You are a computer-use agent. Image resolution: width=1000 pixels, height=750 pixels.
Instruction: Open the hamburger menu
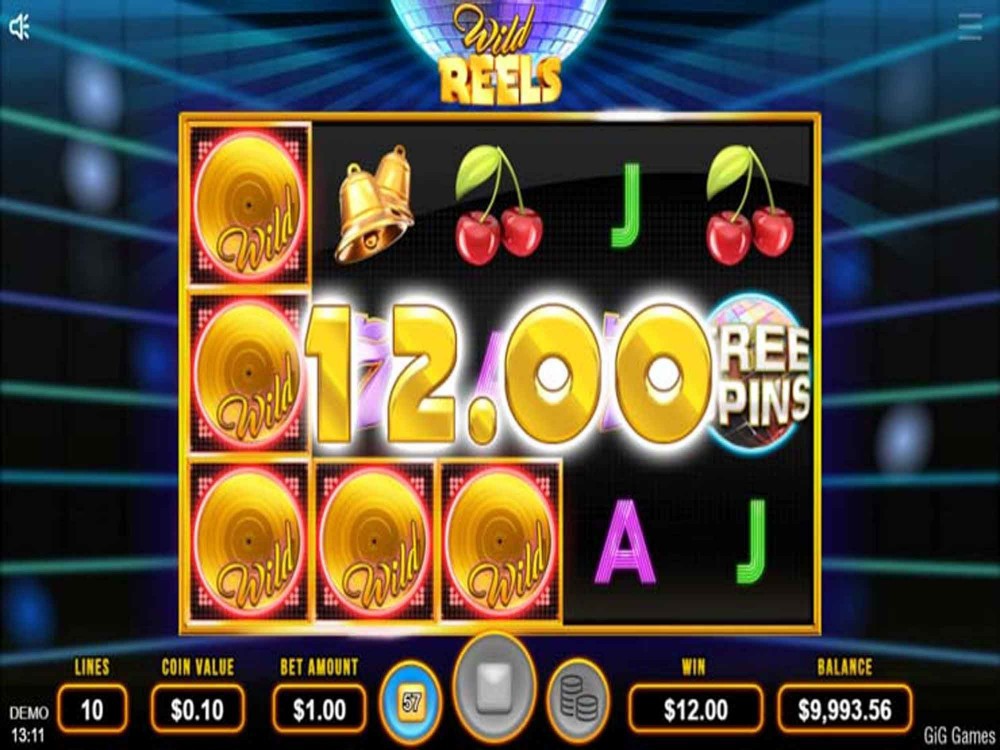pyautogui.click(x=969, y=27)
